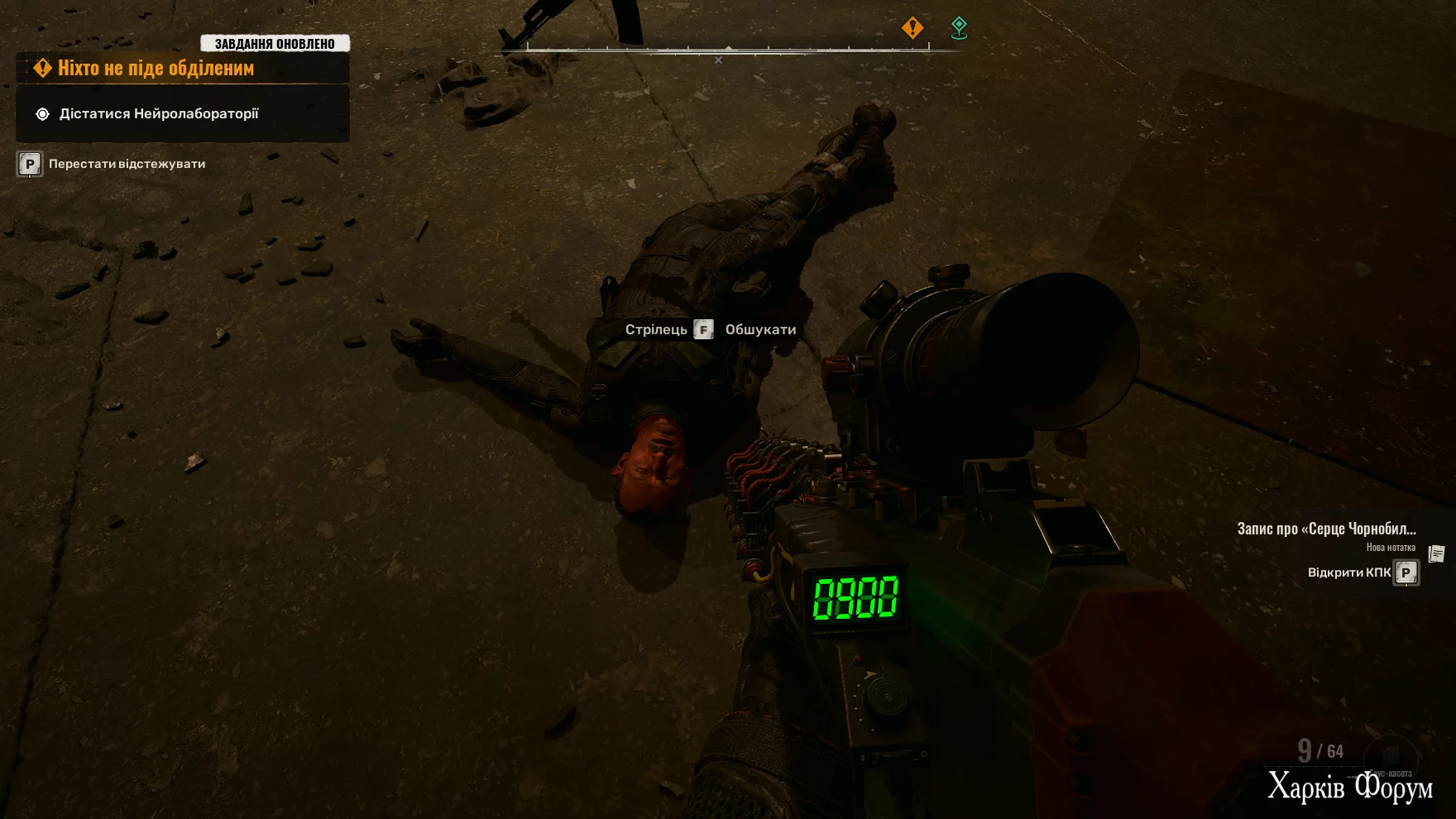Click the orange quest marker on compass
Viewport: 1456px width, 819px height.
pyautogui.click(x=912, y=28)
